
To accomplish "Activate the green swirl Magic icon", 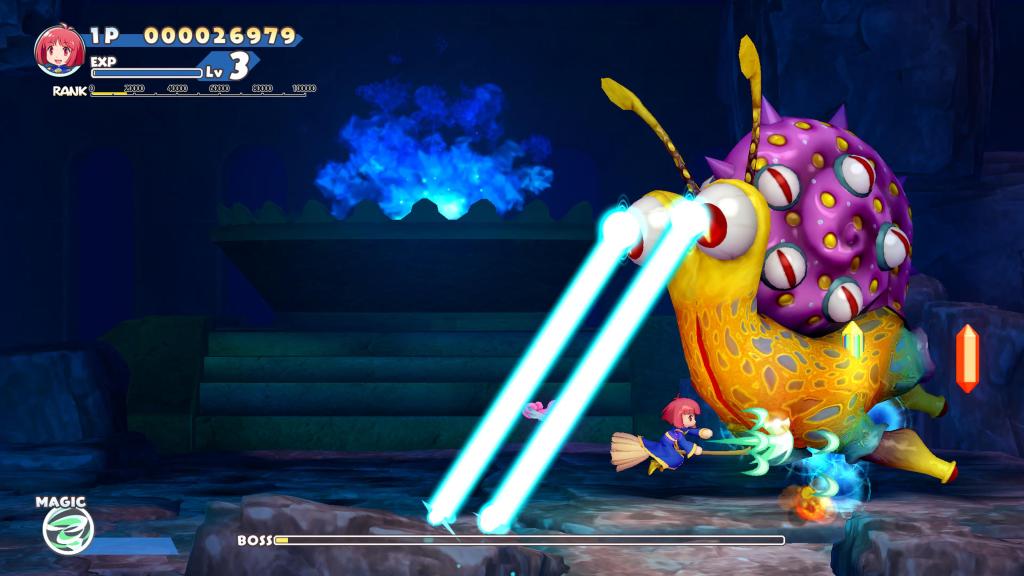I will coord(69,529).
